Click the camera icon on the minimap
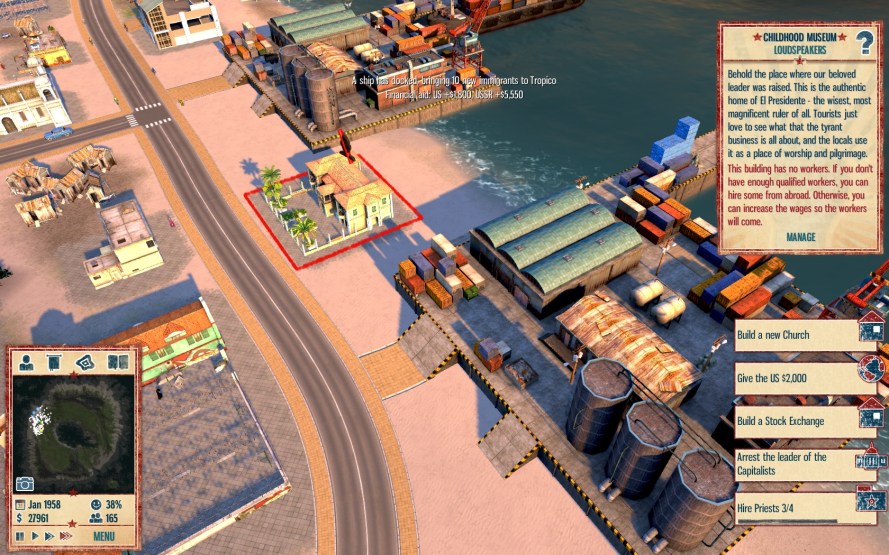Viewport: 889px width, 555px height. pyautogui.click(x=25, y=484)
